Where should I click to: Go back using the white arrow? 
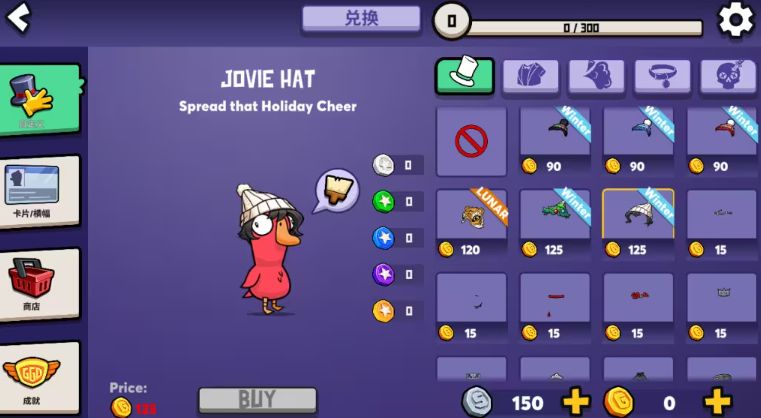coord(18,18)
